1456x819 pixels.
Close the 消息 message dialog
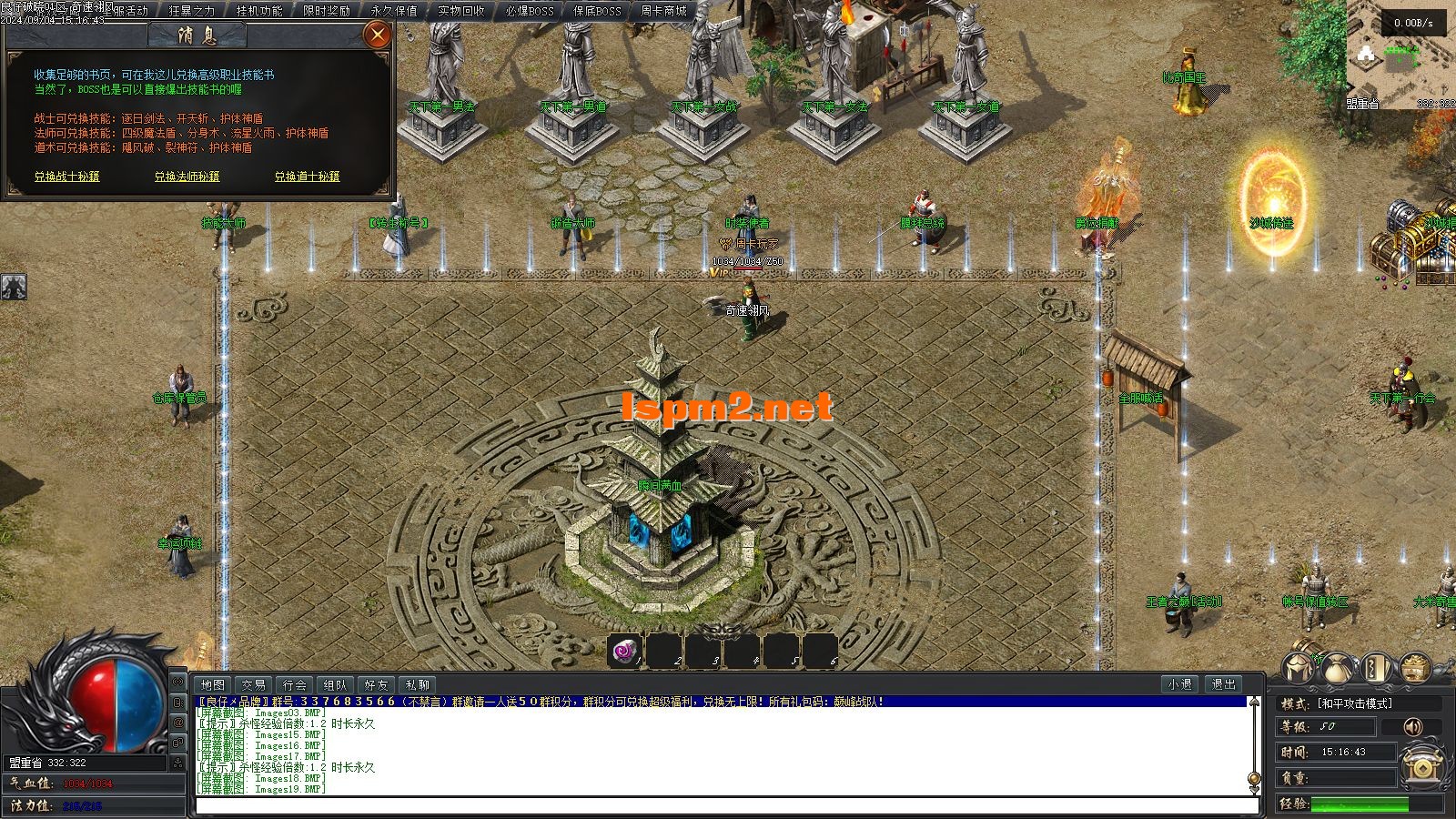click(377, 35)
